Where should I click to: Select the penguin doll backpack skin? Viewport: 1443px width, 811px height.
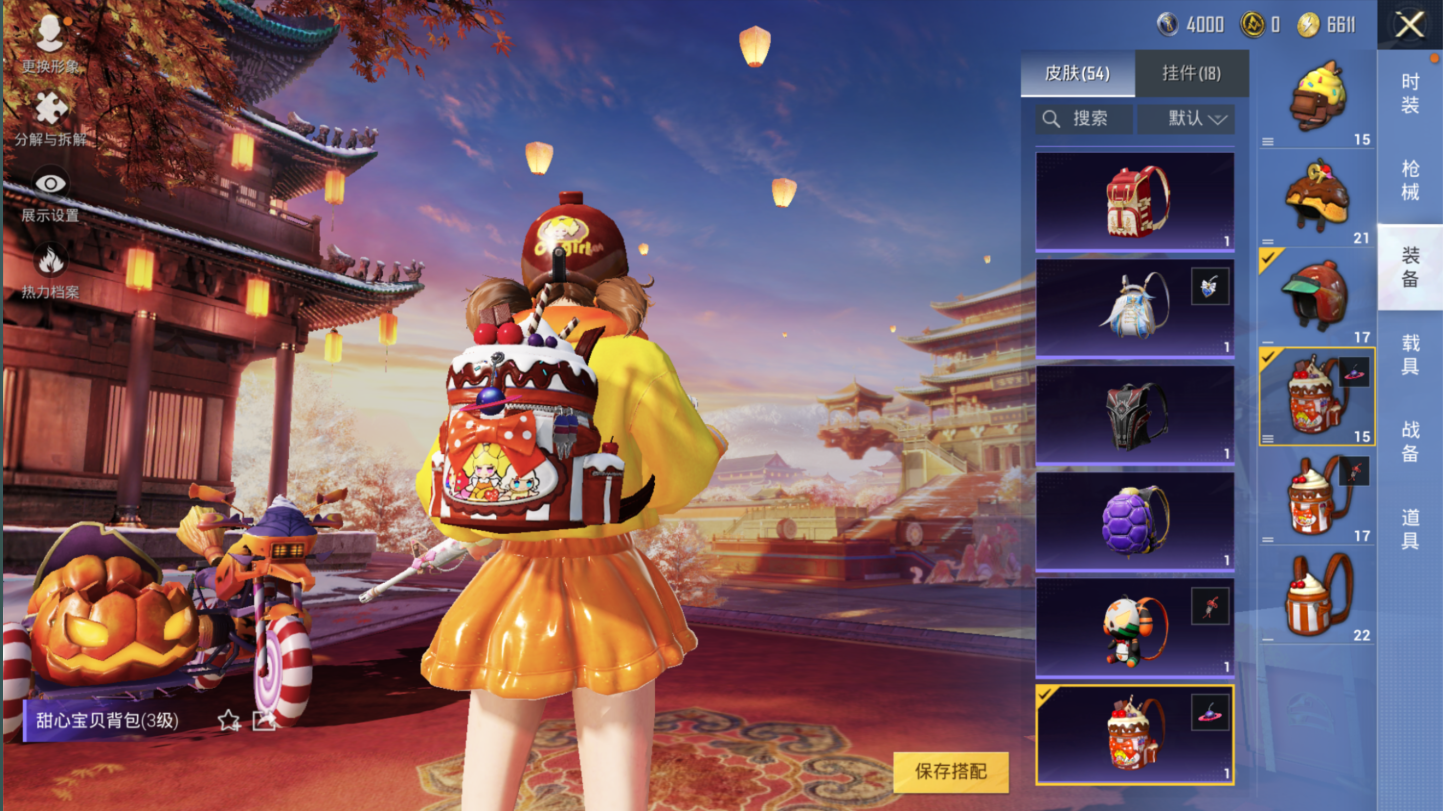click(1135, 628)
